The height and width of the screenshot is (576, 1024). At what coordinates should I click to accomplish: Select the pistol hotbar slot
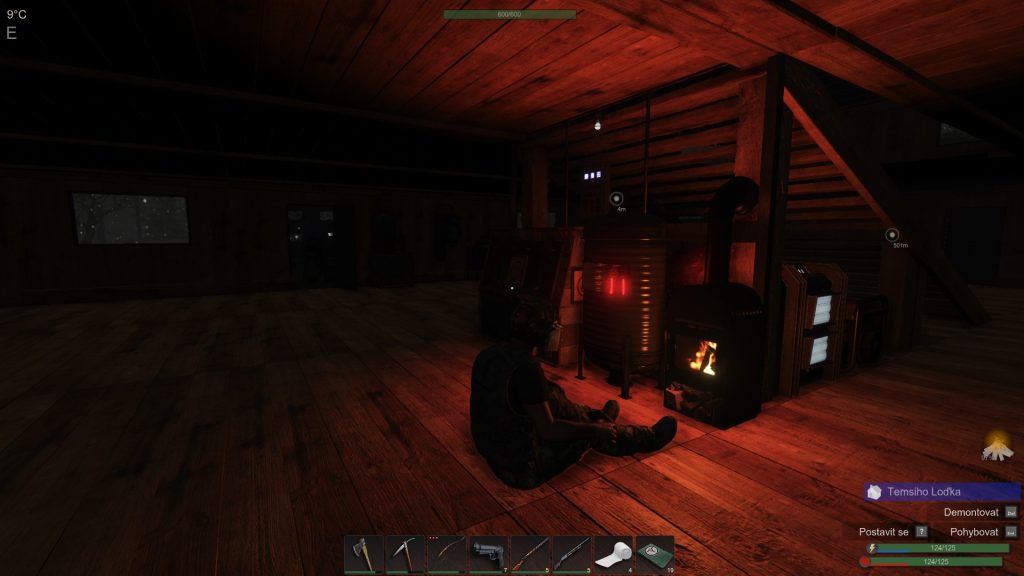tap(489, 553)
